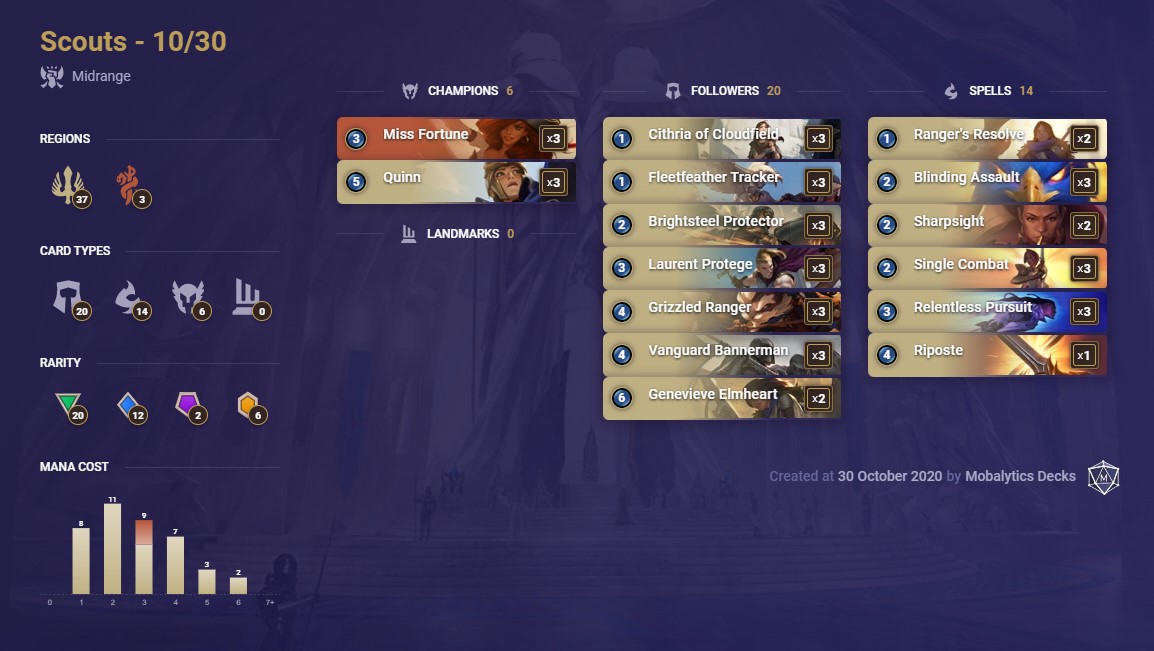The width and height of the screenshot is (1154, 651).
Task: Choose the Quinn champion card
Action: 455,182
